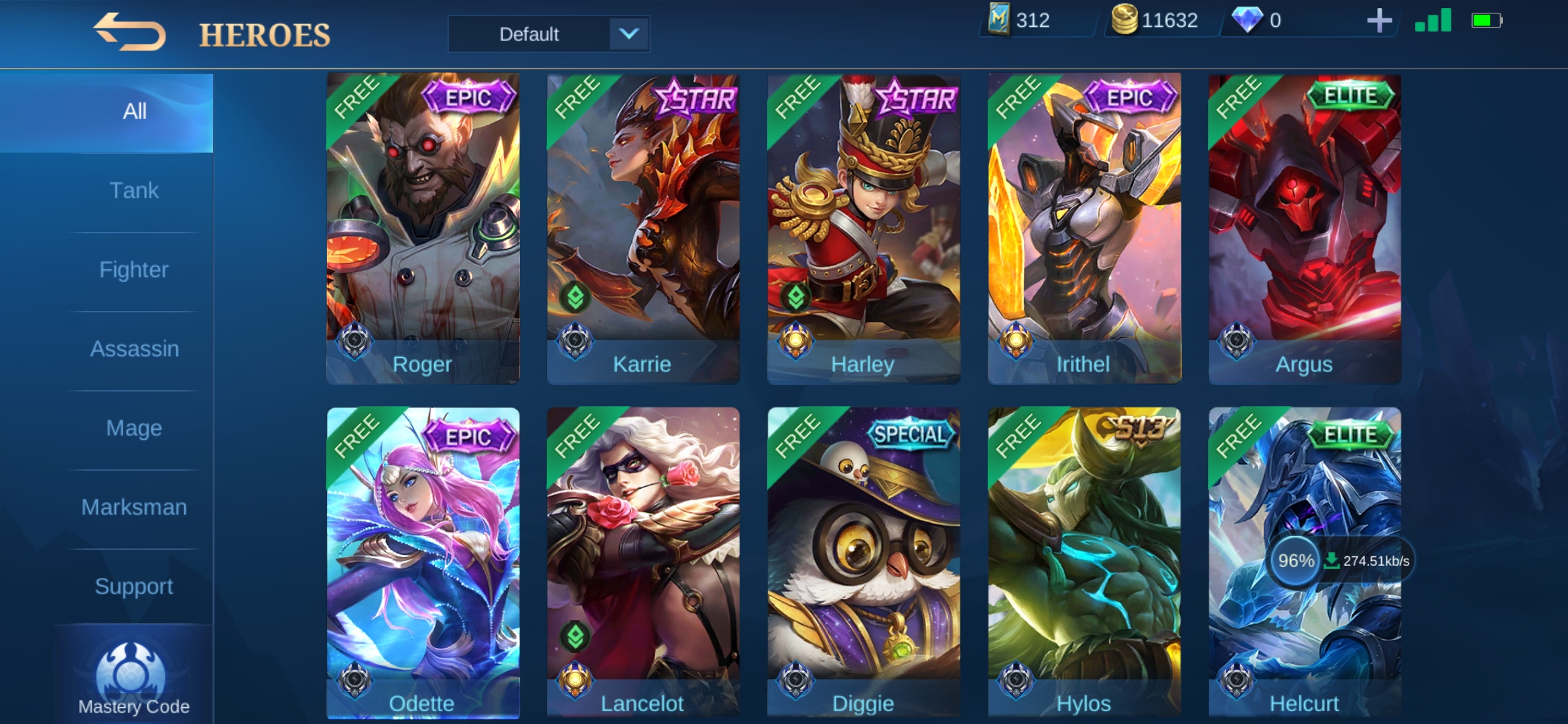Screen dimensions: 1568x724
Task: Open Harley's hero card
Action: pyautogui.click(x=864, y=228)
